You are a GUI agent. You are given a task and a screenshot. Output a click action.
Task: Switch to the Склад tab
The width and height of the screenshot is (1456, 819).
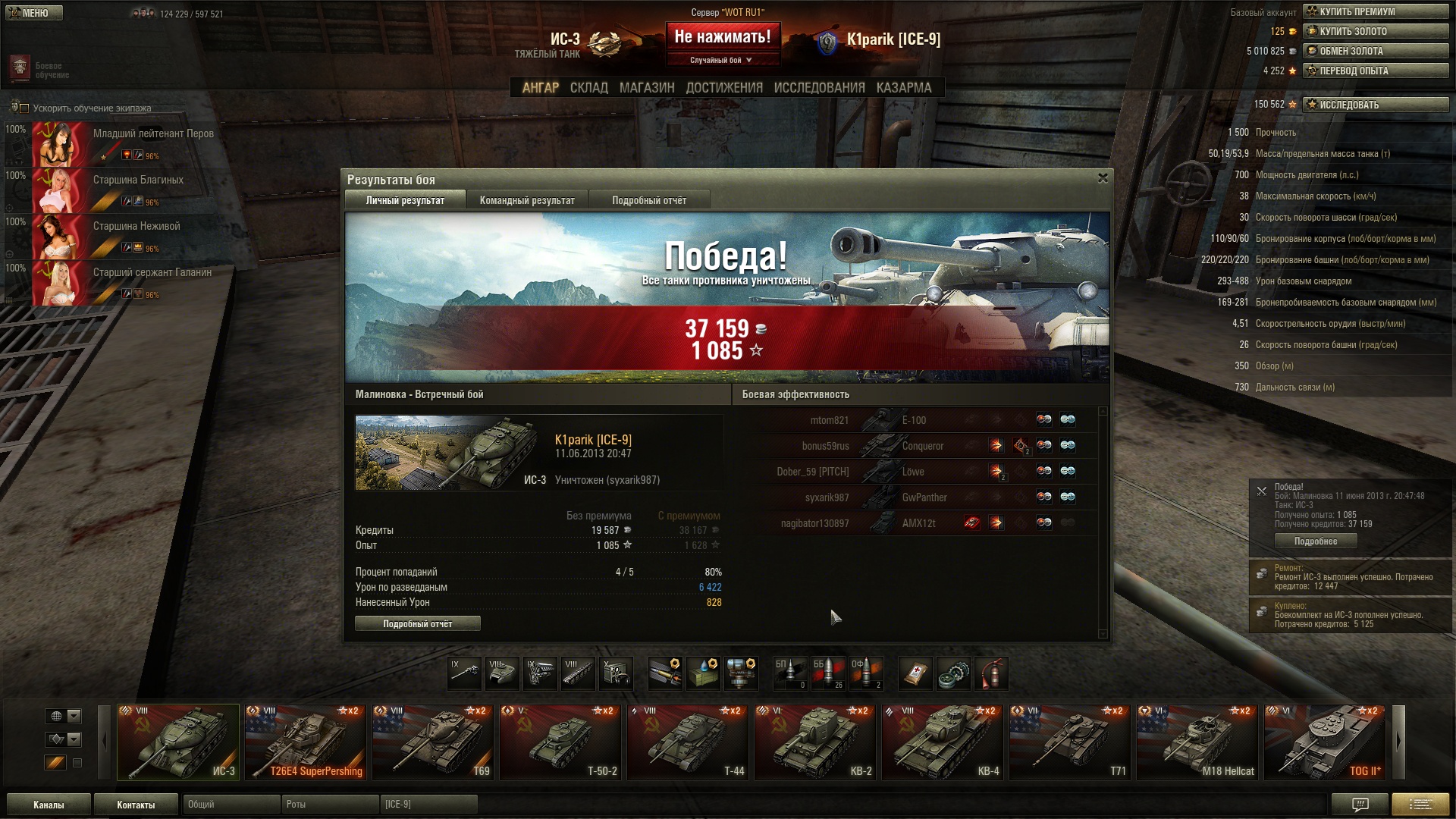tap(588, 88)
